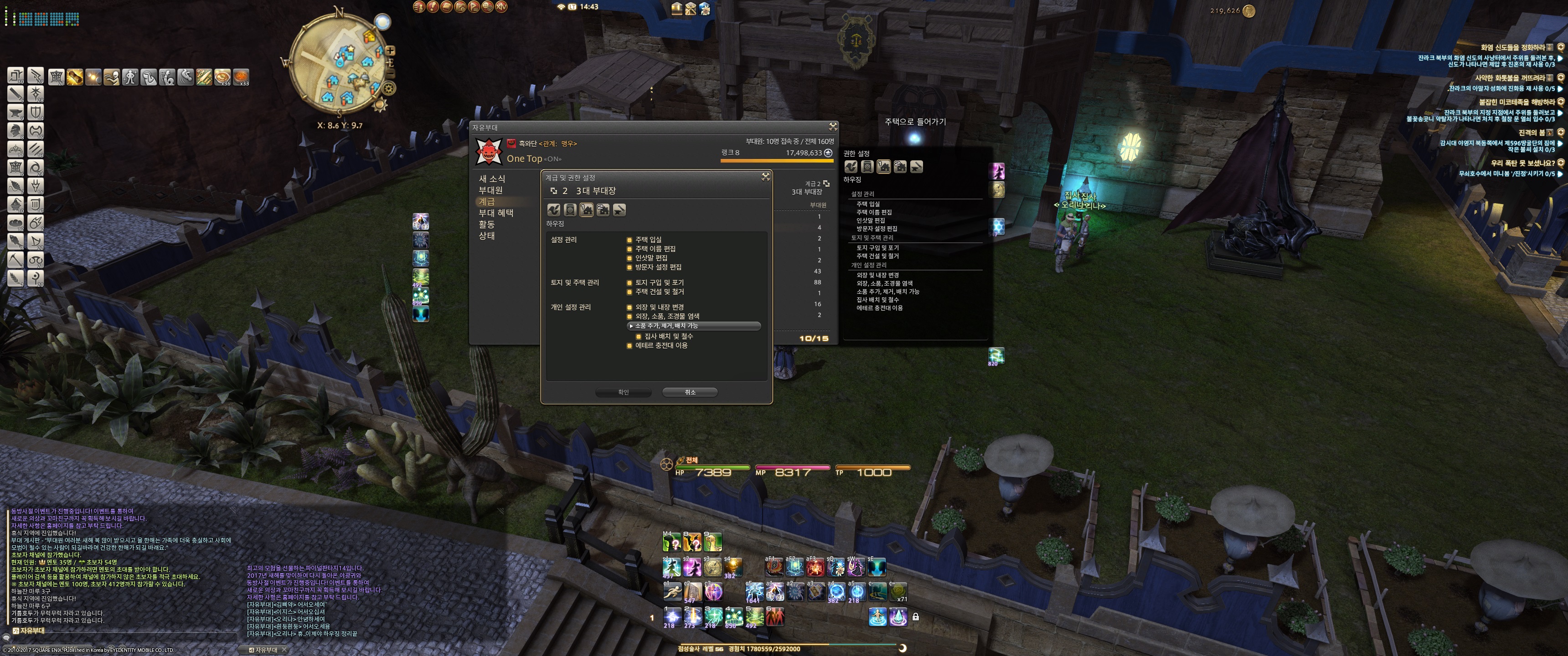Show the 상태 page
Image resolution: width=1568 pixels, height=656 pixels.
[486, 236]
